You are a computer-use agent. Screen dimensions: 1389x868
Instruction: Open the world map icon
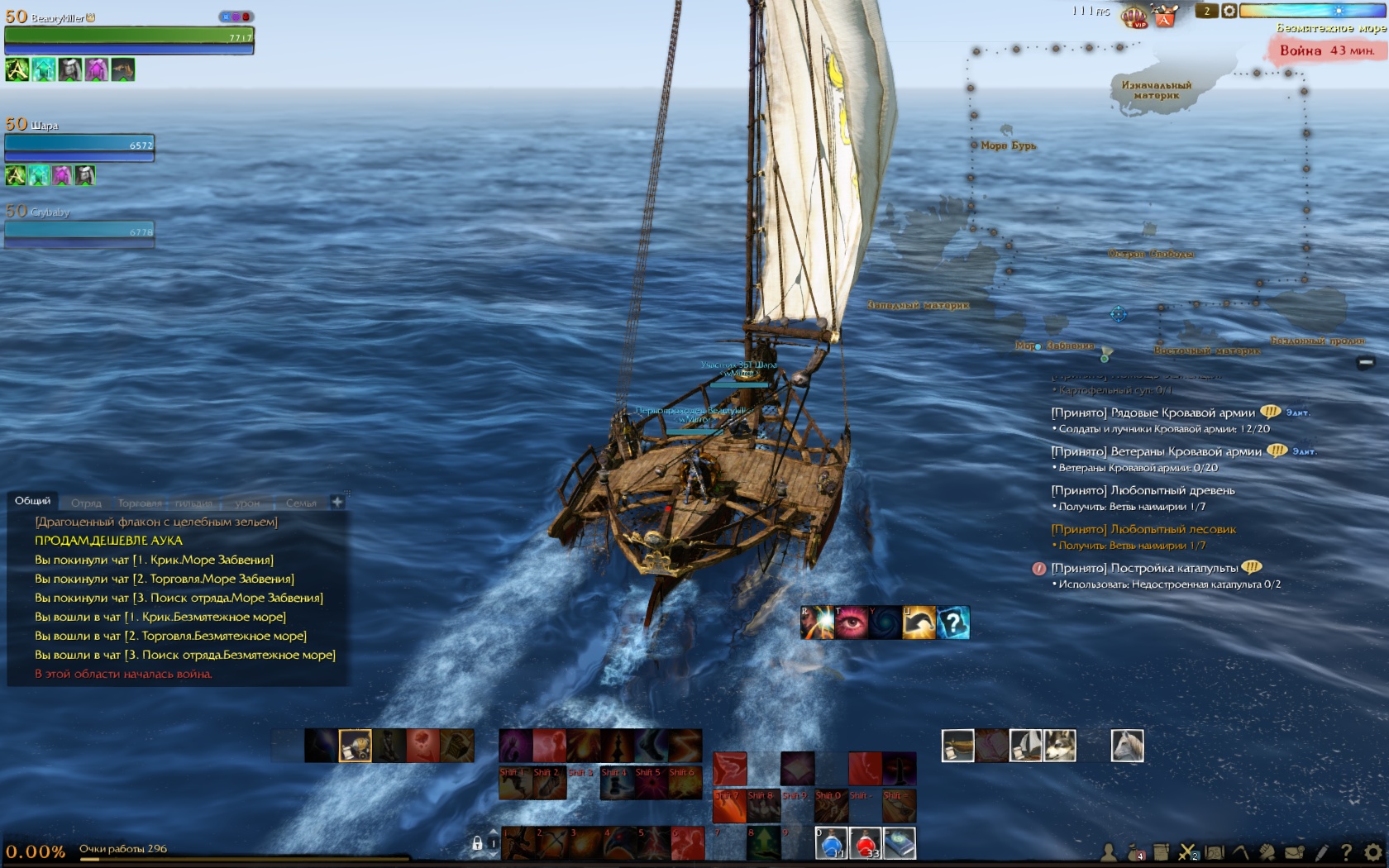[x=1215, y=851]
